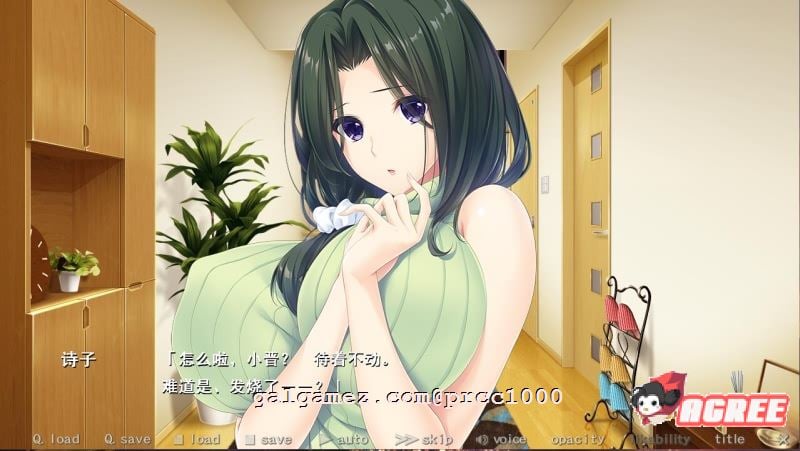Open the load game menu
Screen dimensions: 800x451
(197, 439)
